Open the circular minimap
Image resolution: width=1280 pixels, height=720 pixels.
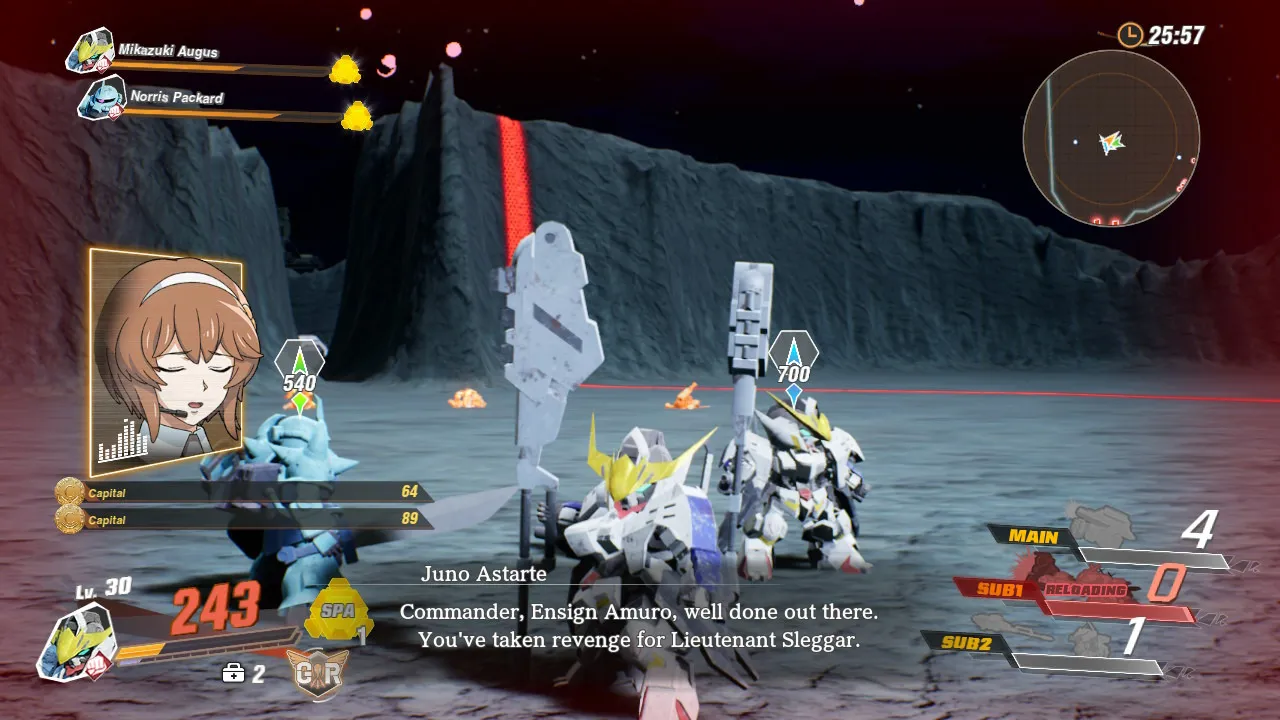pos(1111,139)
